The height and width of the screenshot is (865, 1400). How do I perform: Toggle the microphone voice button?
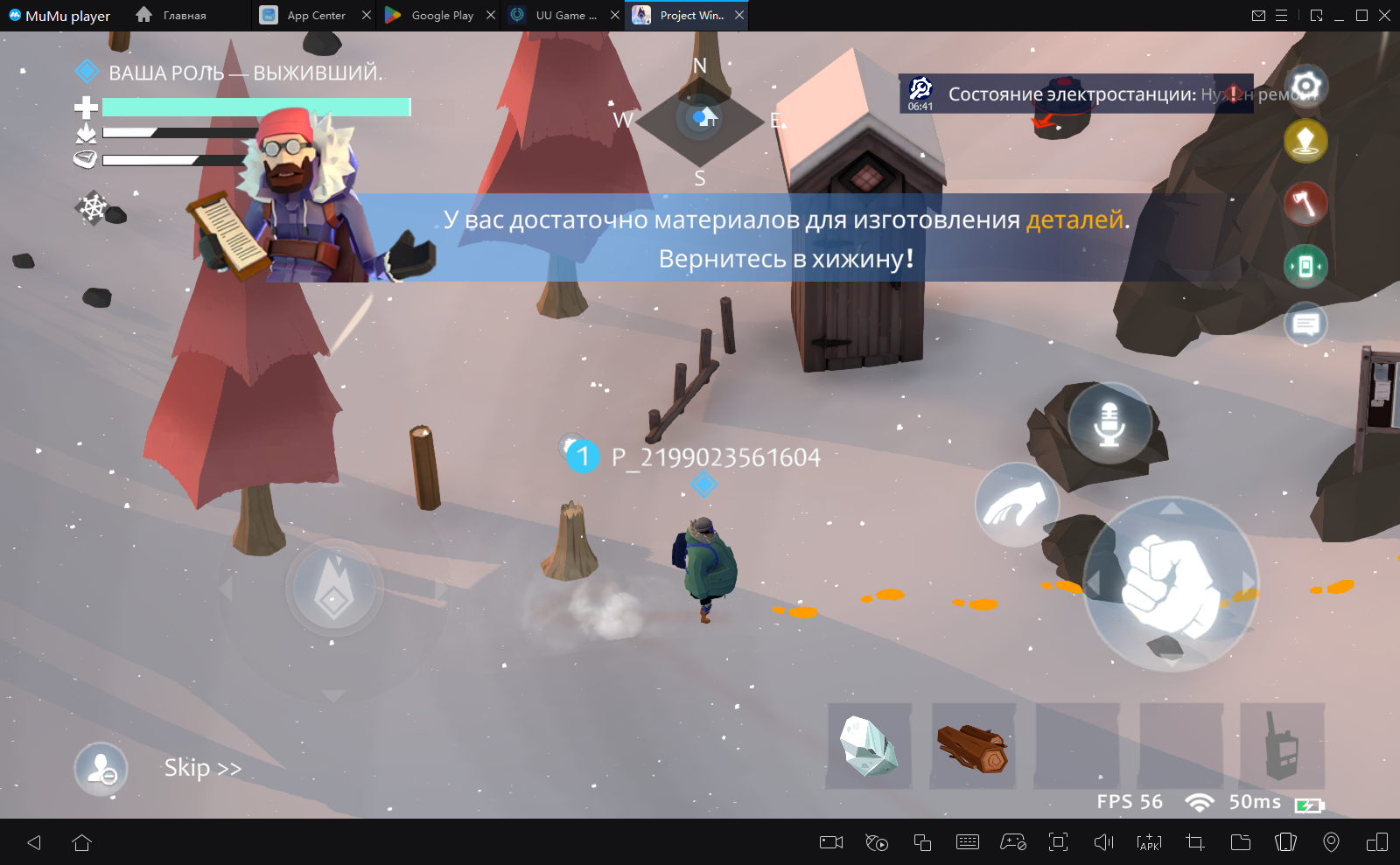[x=1109, y=423]
